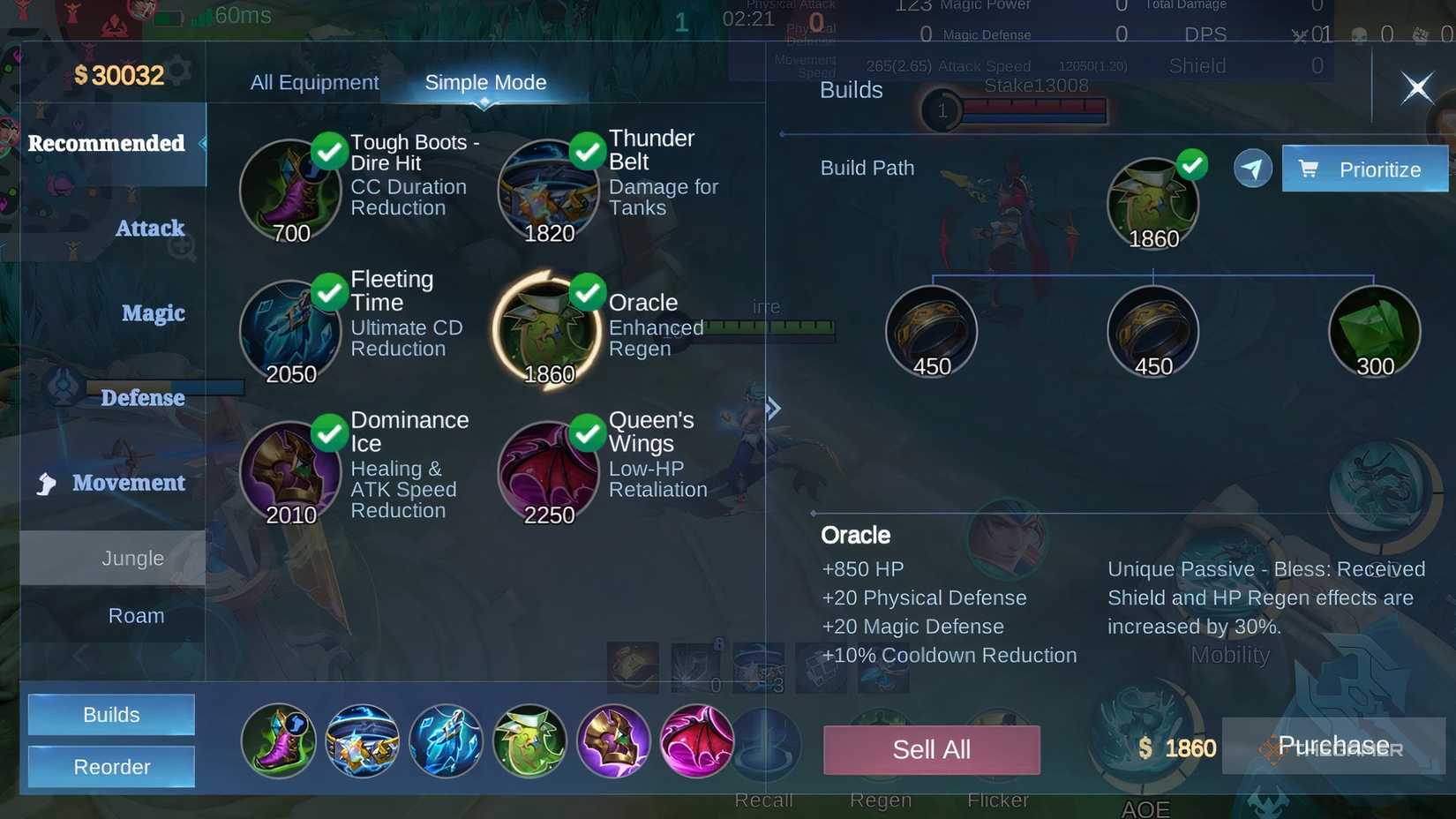Toggle the checkmark on the 1860 Build Path item
This screenshot has height=819, width=1456.
point(1193,164)
